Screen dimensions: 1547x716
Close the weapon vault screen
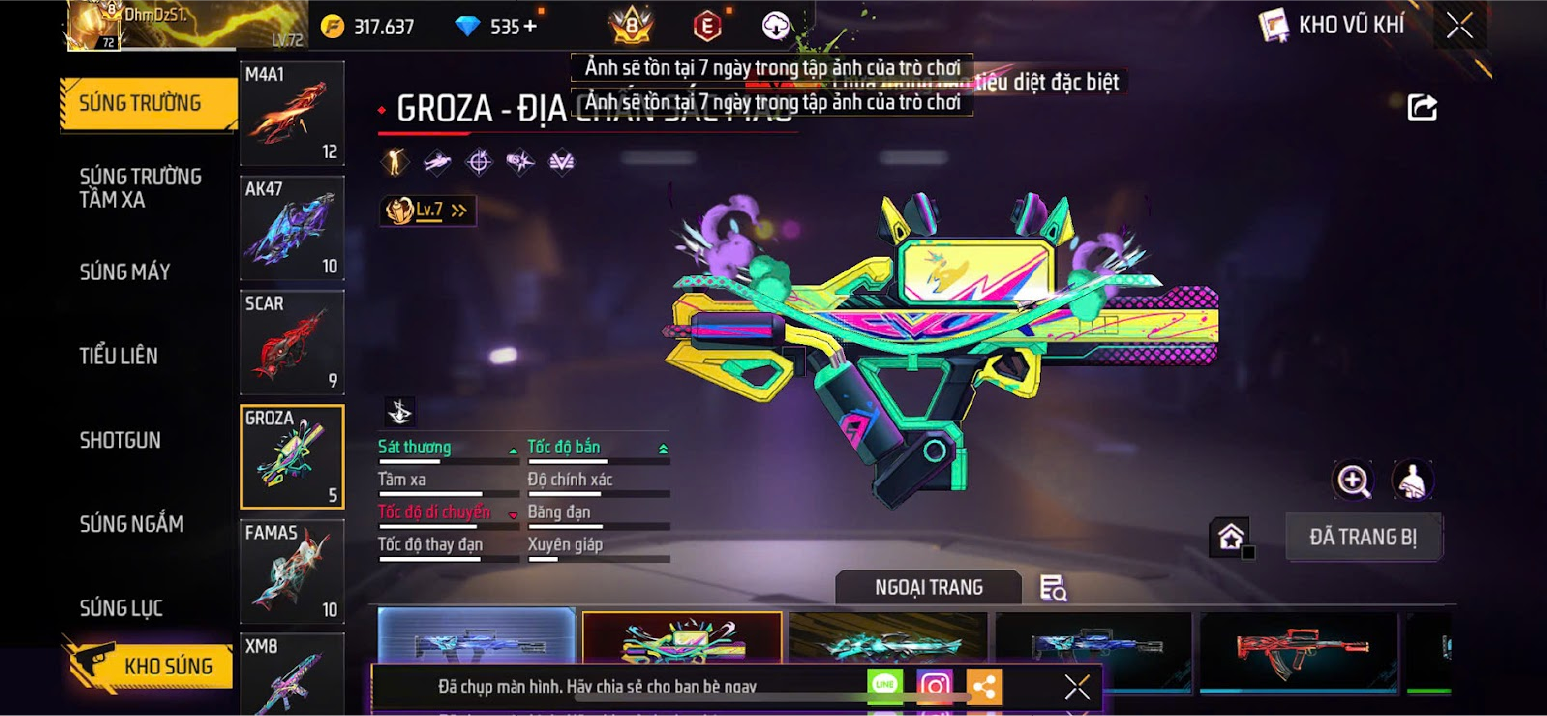[x=1460, y=25]
